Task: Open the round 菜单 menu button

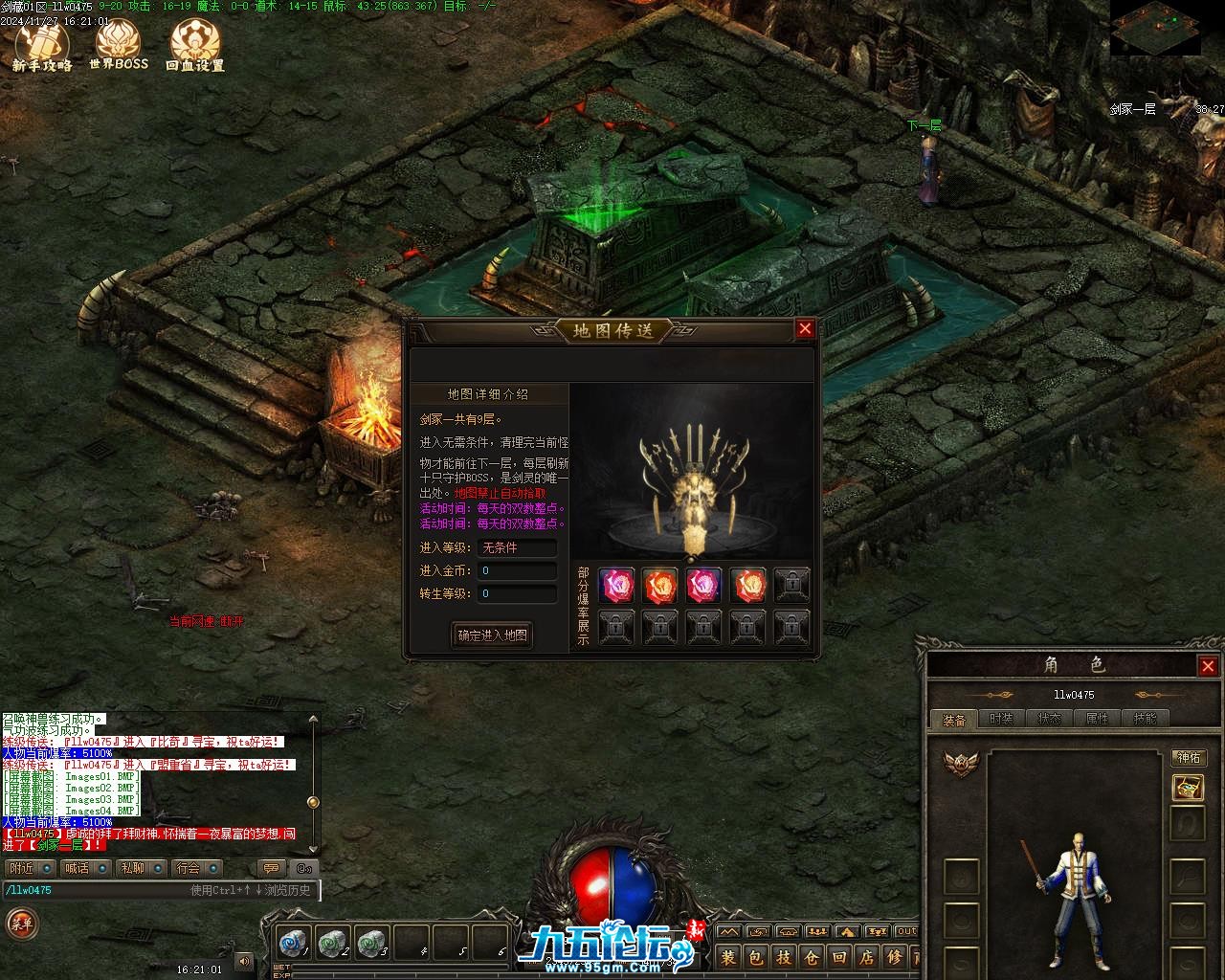Action: [x=21, y=924]
